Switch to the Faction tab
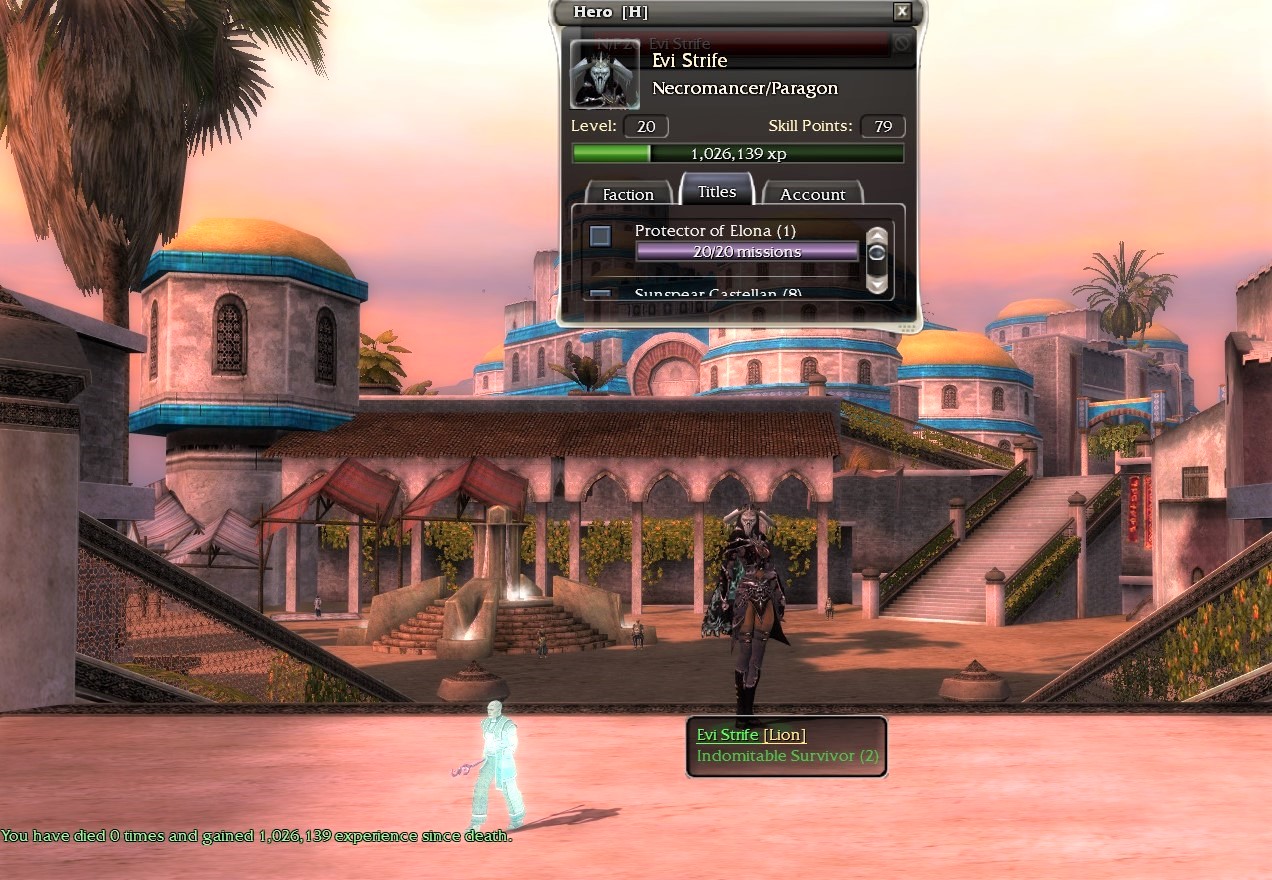 click(x=627, y=194)
